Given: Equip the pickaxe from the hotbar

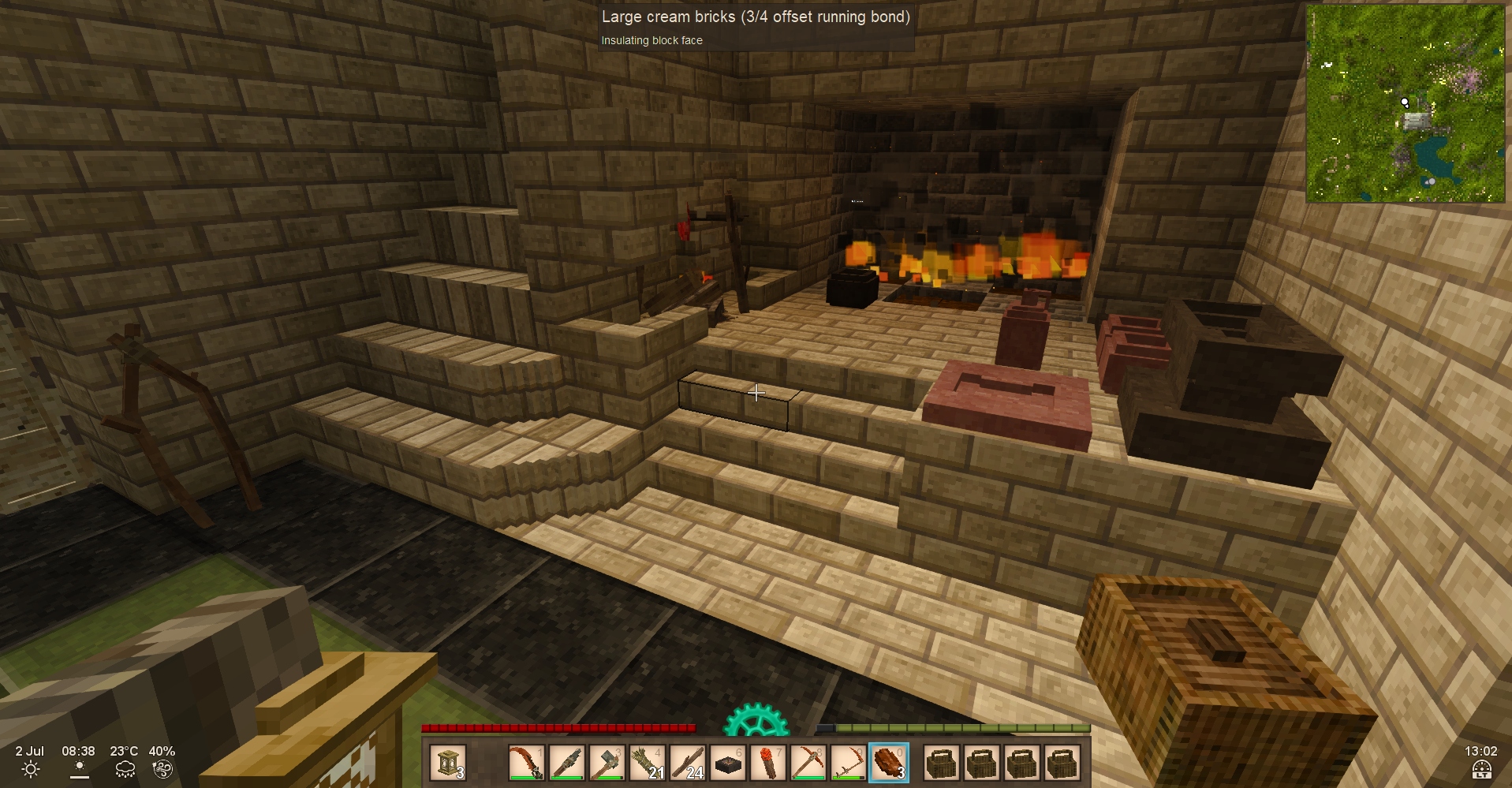Looking at the screenshot, I should pos(808,763).
